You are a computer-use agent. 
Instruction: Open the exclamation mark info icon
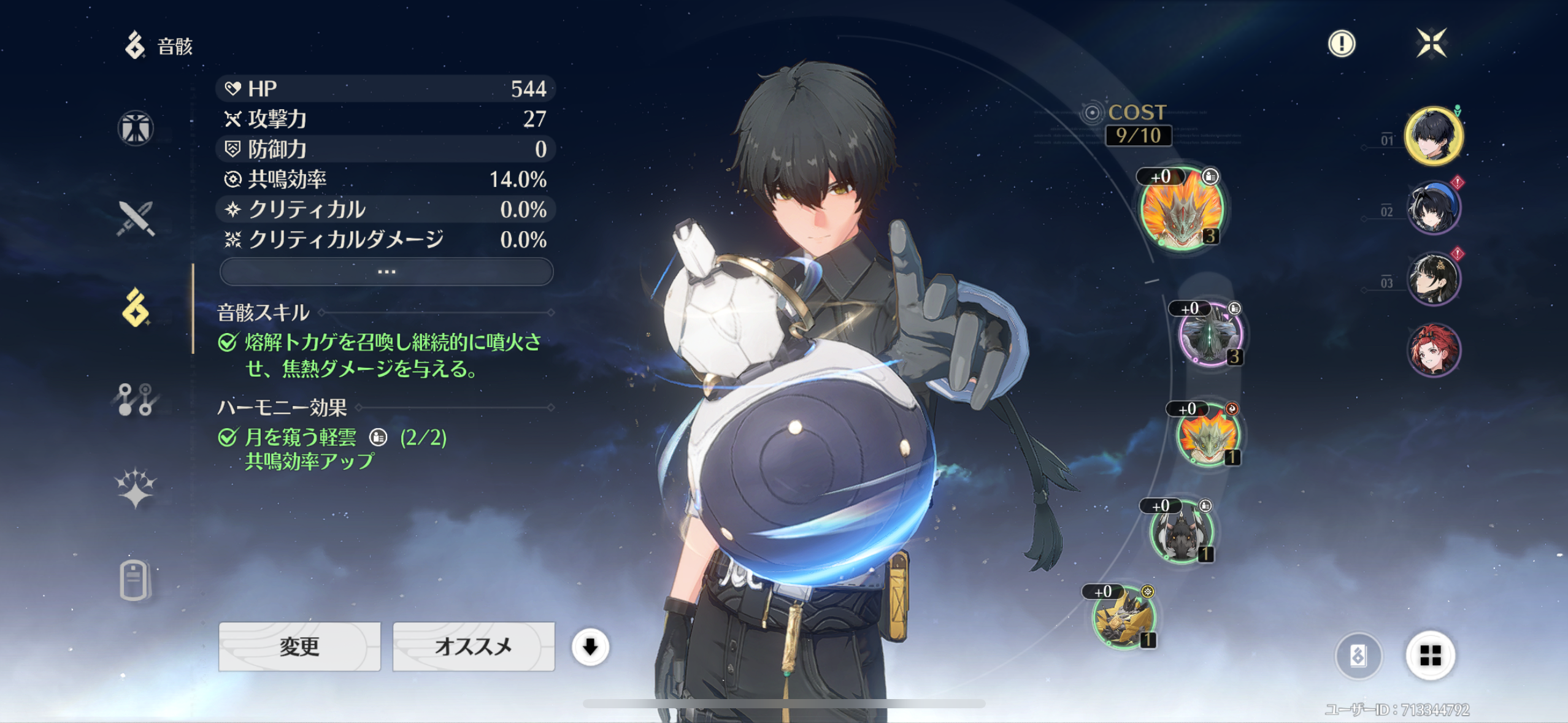click(1342, 44)
